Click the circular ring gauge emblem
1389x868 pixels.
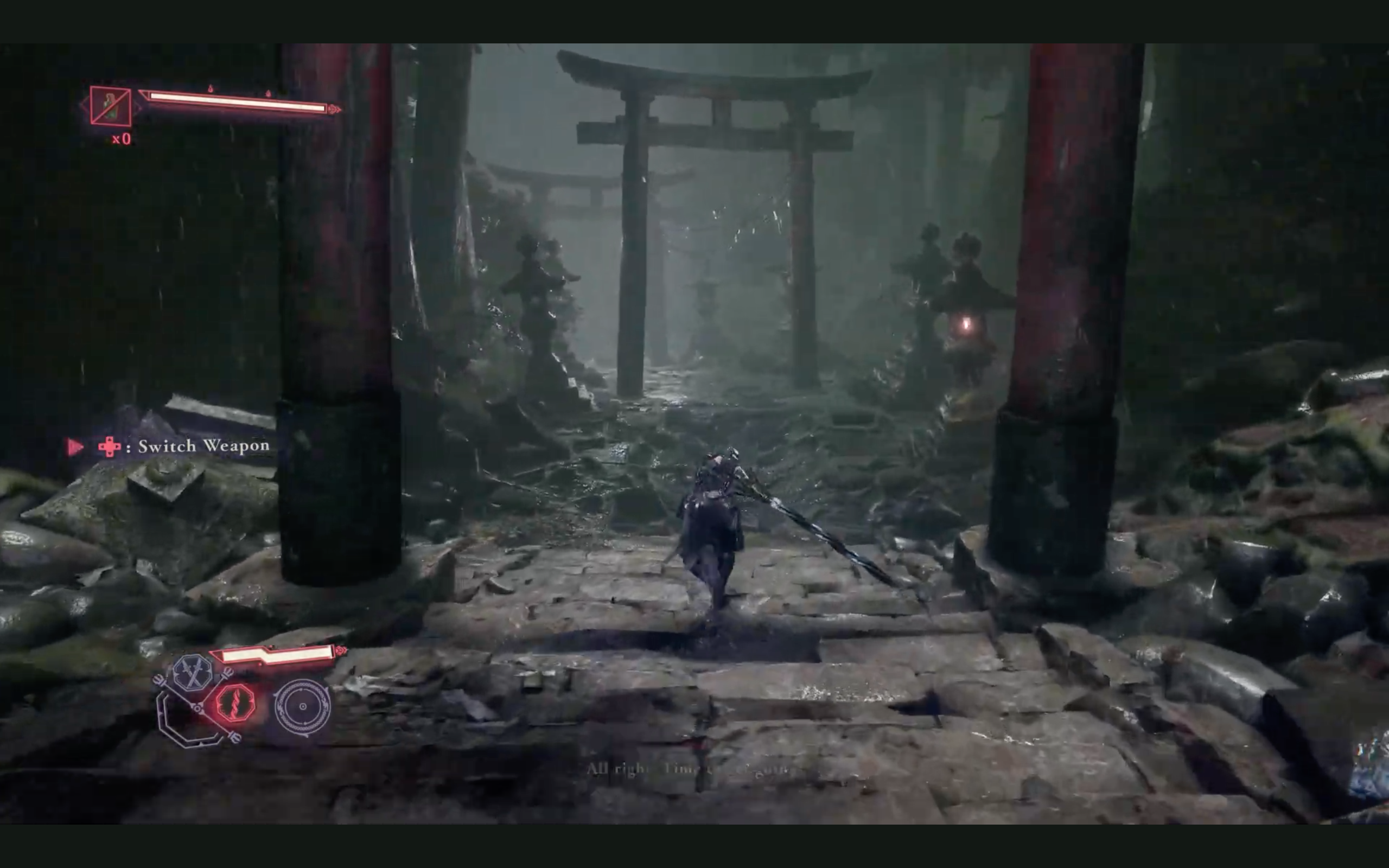pyautogui.click(x=302, y=707)
